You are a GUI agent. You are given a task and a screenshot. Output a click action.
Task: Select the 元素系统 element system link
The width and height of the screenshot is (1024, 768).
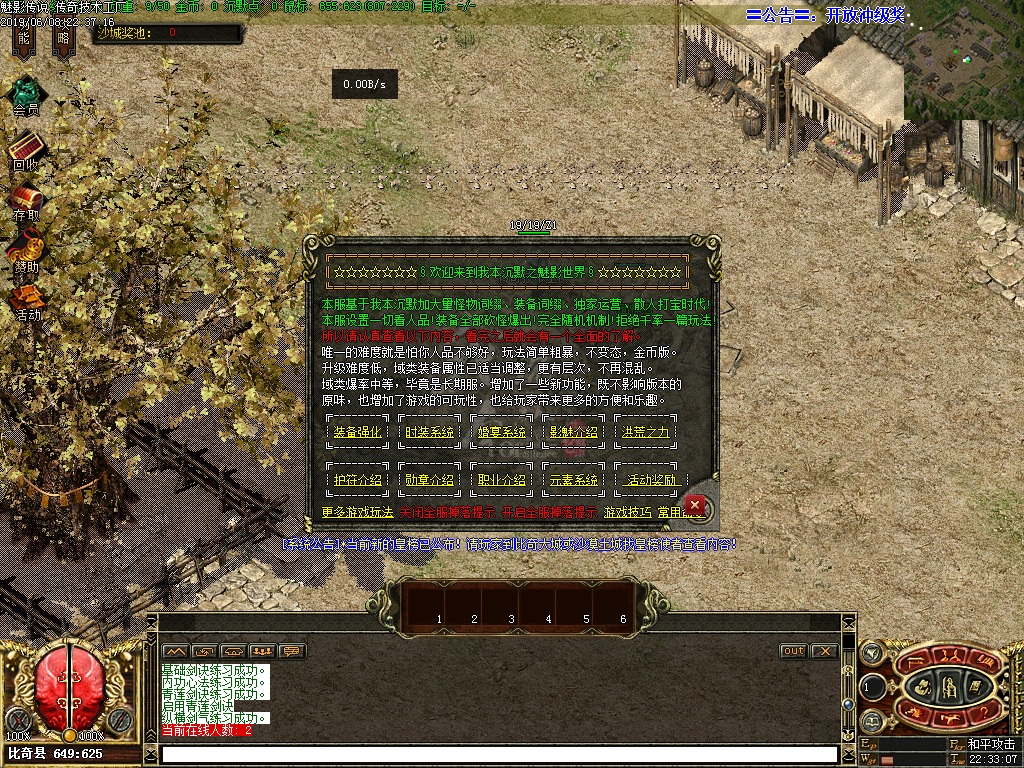(x=574, y=480)
